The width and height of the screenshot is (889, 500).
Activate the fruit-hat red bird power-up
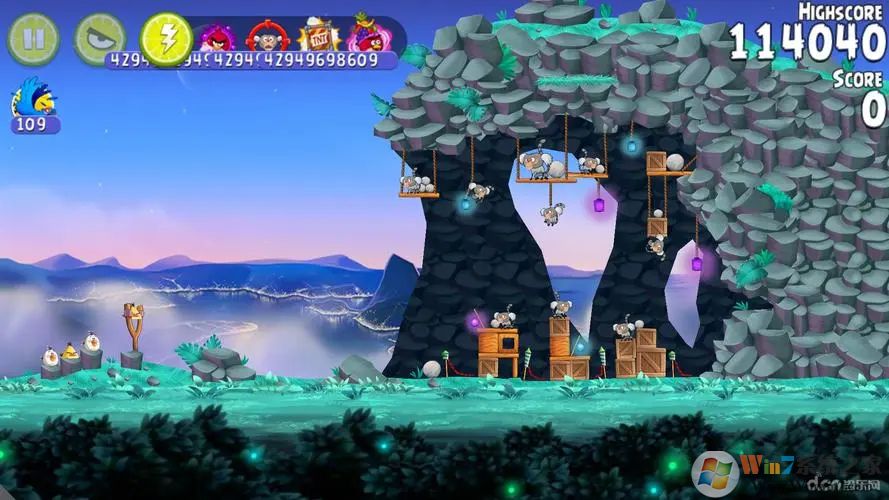coord(368,36)
